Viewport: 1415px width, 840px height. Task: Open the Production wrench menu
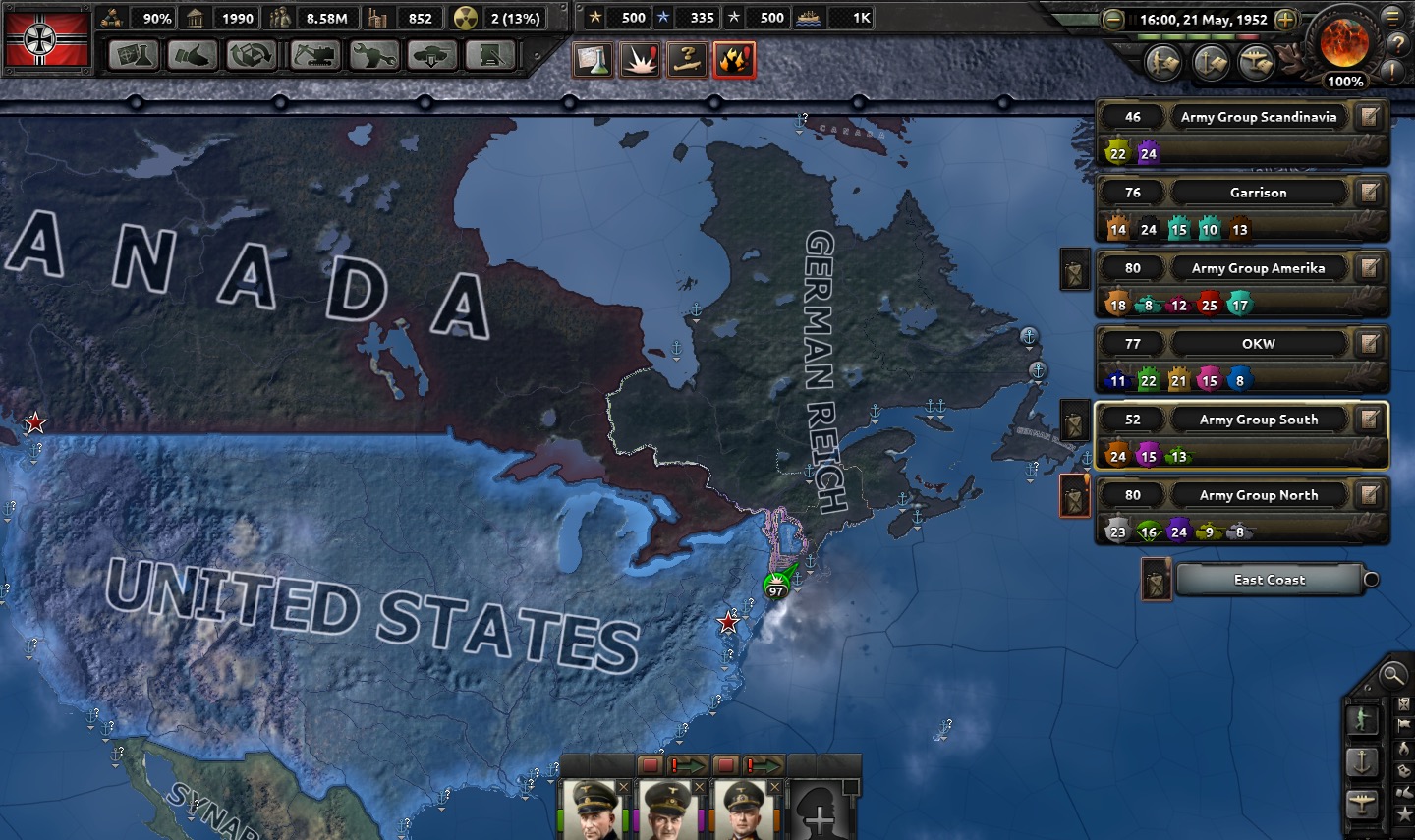pyautogui.click(x=373, y=56)
